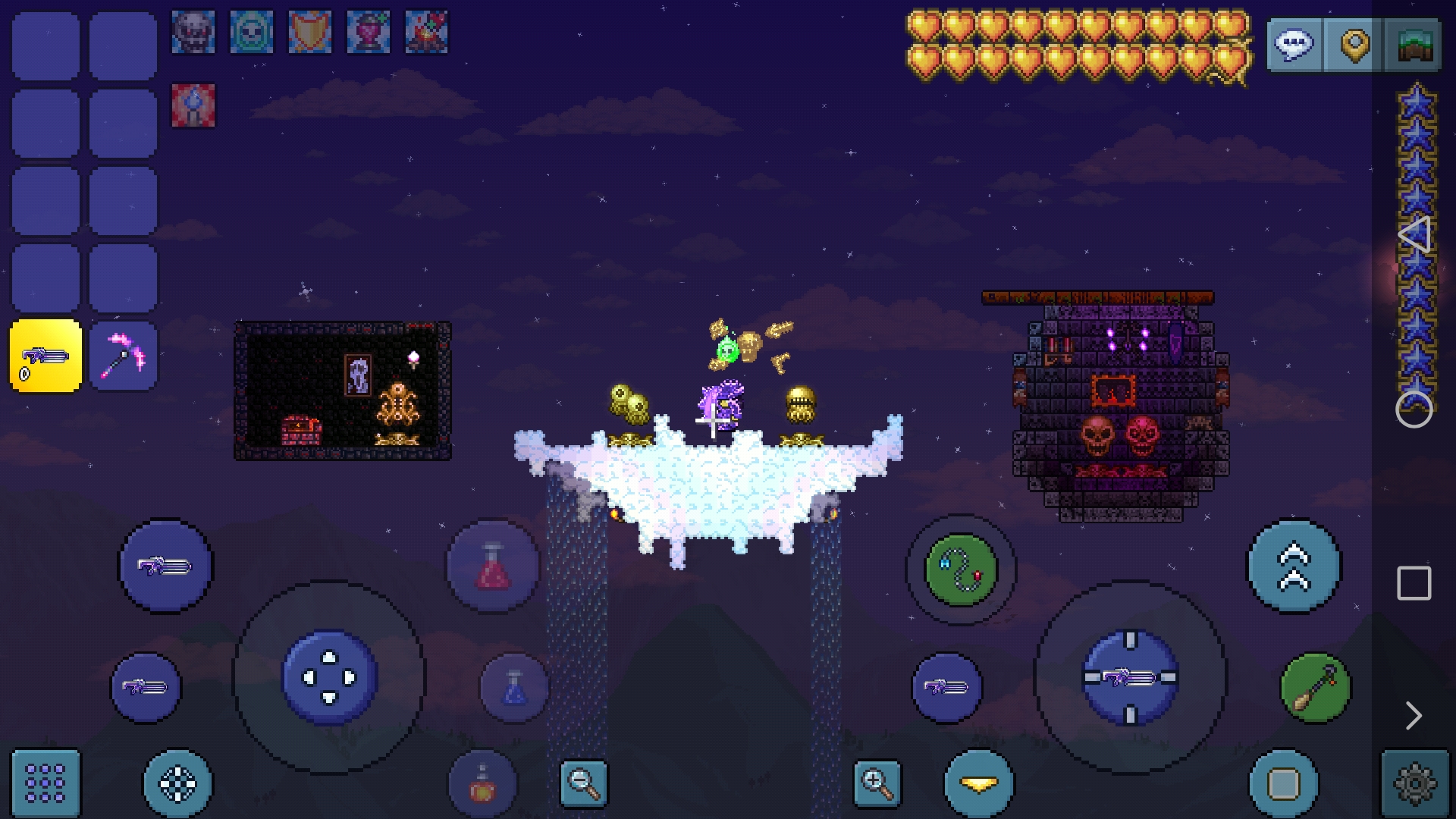
Task: Tap the yellow down-arrow drop button
Action: point(979,783)
